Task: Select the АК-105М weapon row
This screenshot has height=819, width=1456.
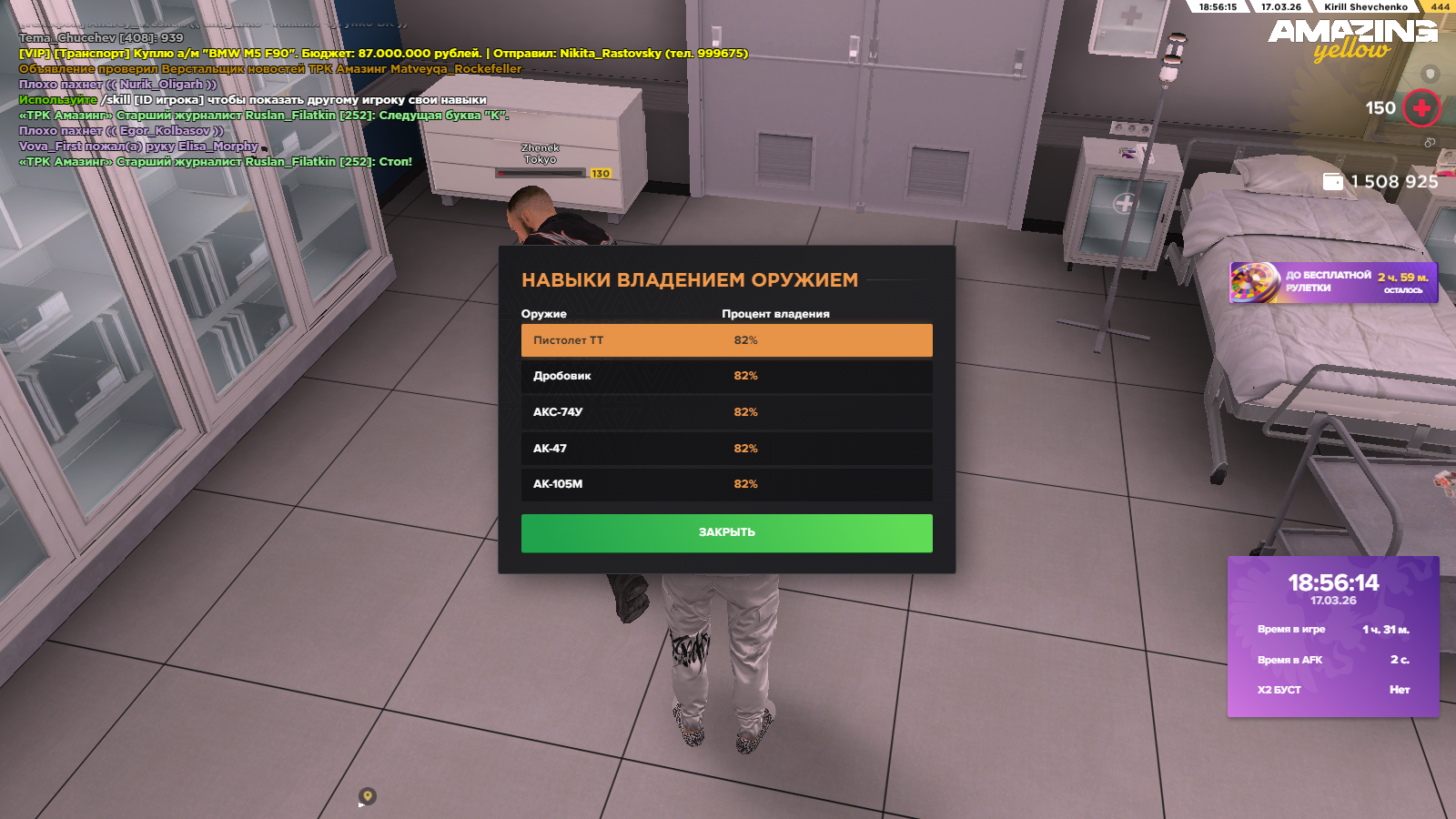Action: (x=726, y=484)
